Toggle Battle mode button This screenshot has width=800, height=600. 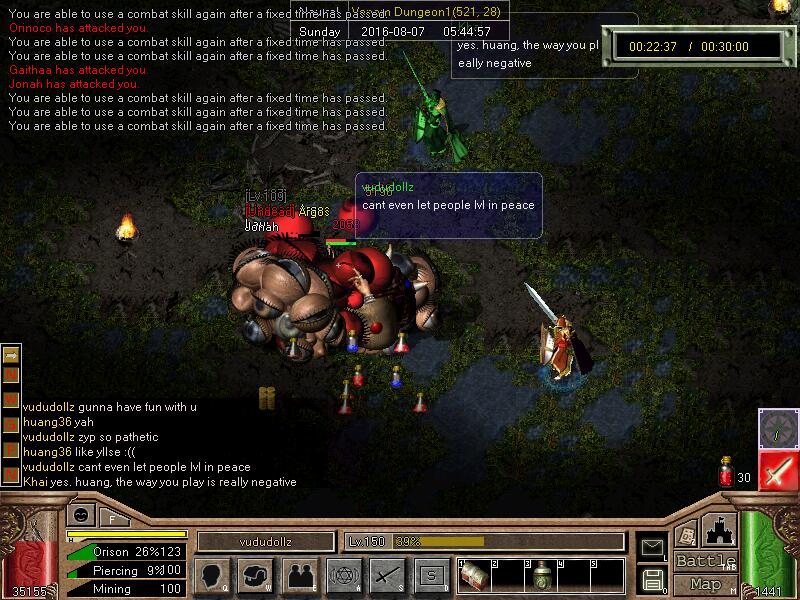(x=706, y=561)
